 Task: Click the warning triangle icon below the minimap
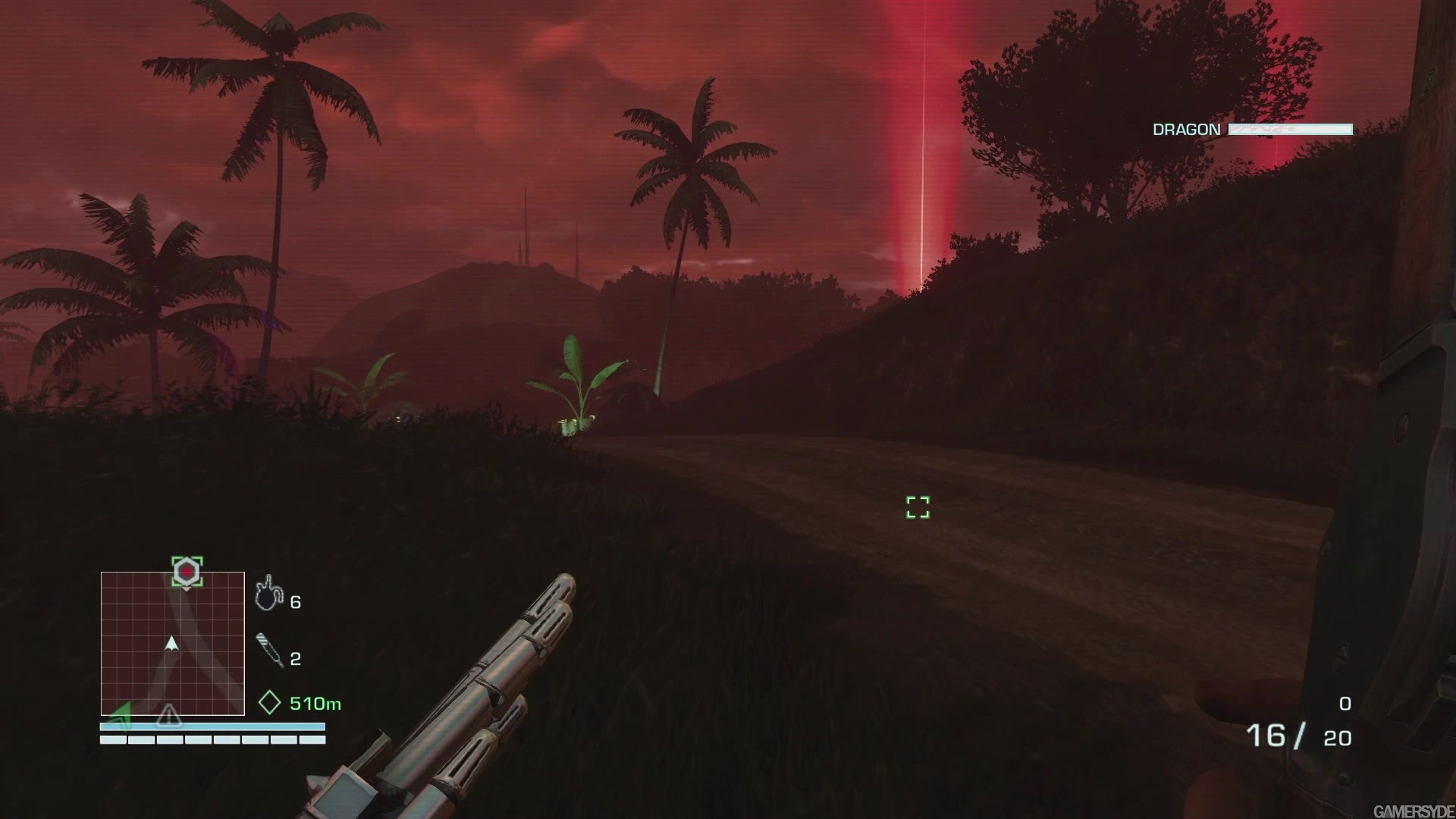[168, 714]
